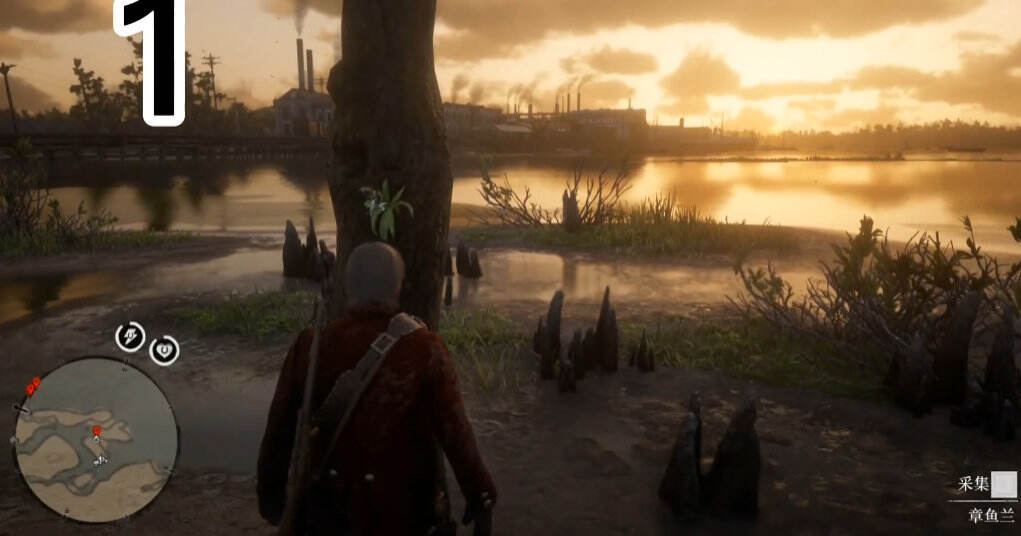Image resolution: width=1021 pixels, height=536 pixels.
Task: Select the health core heart icon
Action: pyautogui.click(x=165, y=350)
